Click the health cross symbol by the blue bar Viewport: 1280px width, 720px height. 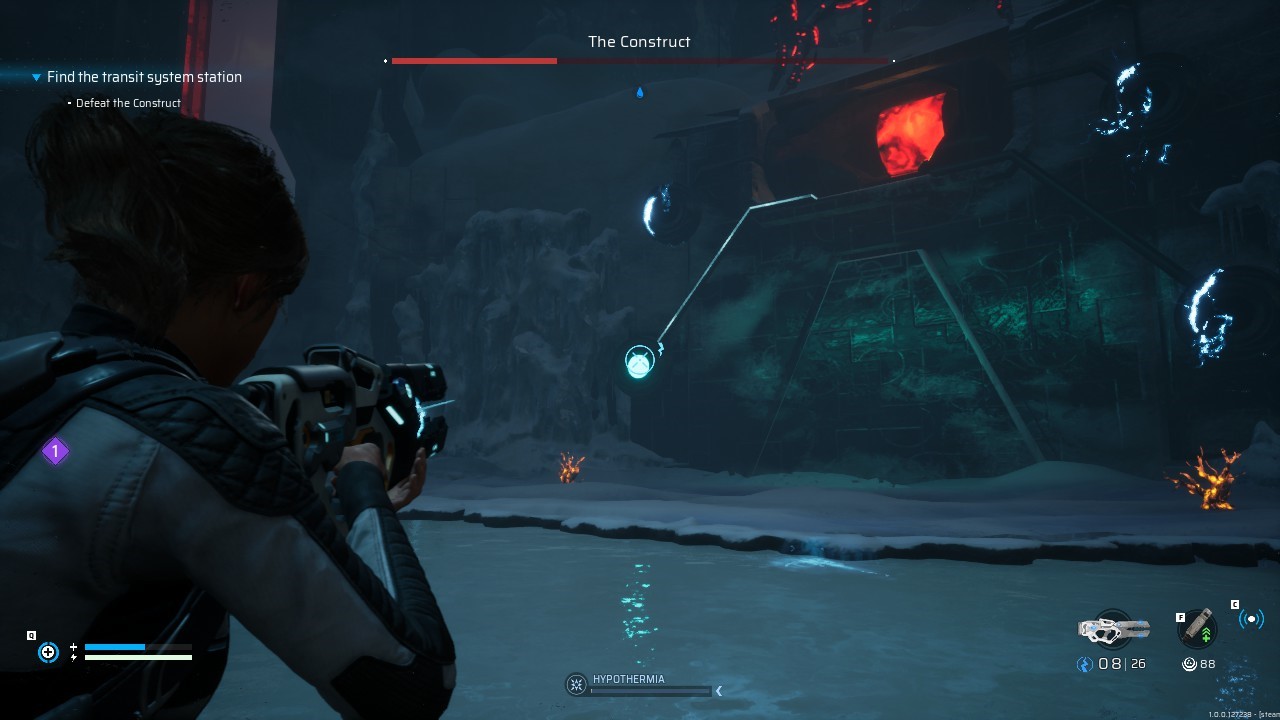pos(73,647)
